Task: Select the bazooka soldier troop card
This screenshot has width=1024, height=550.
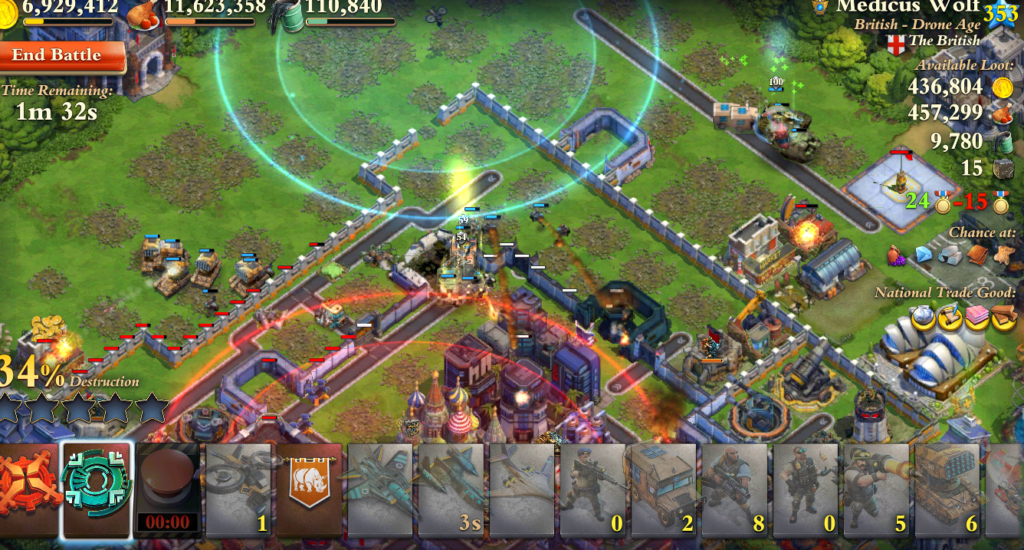Action: (x=875, y=490)
